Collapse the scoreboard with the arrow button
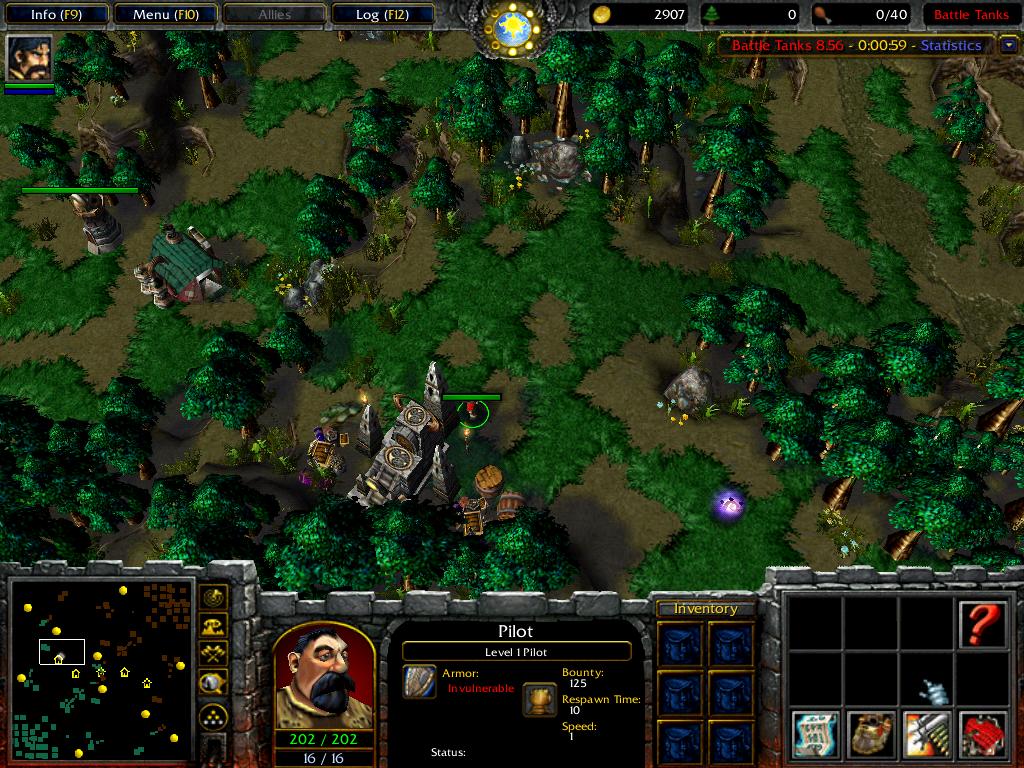This screenshot has height=768, width=1024. coord(1007,45)
